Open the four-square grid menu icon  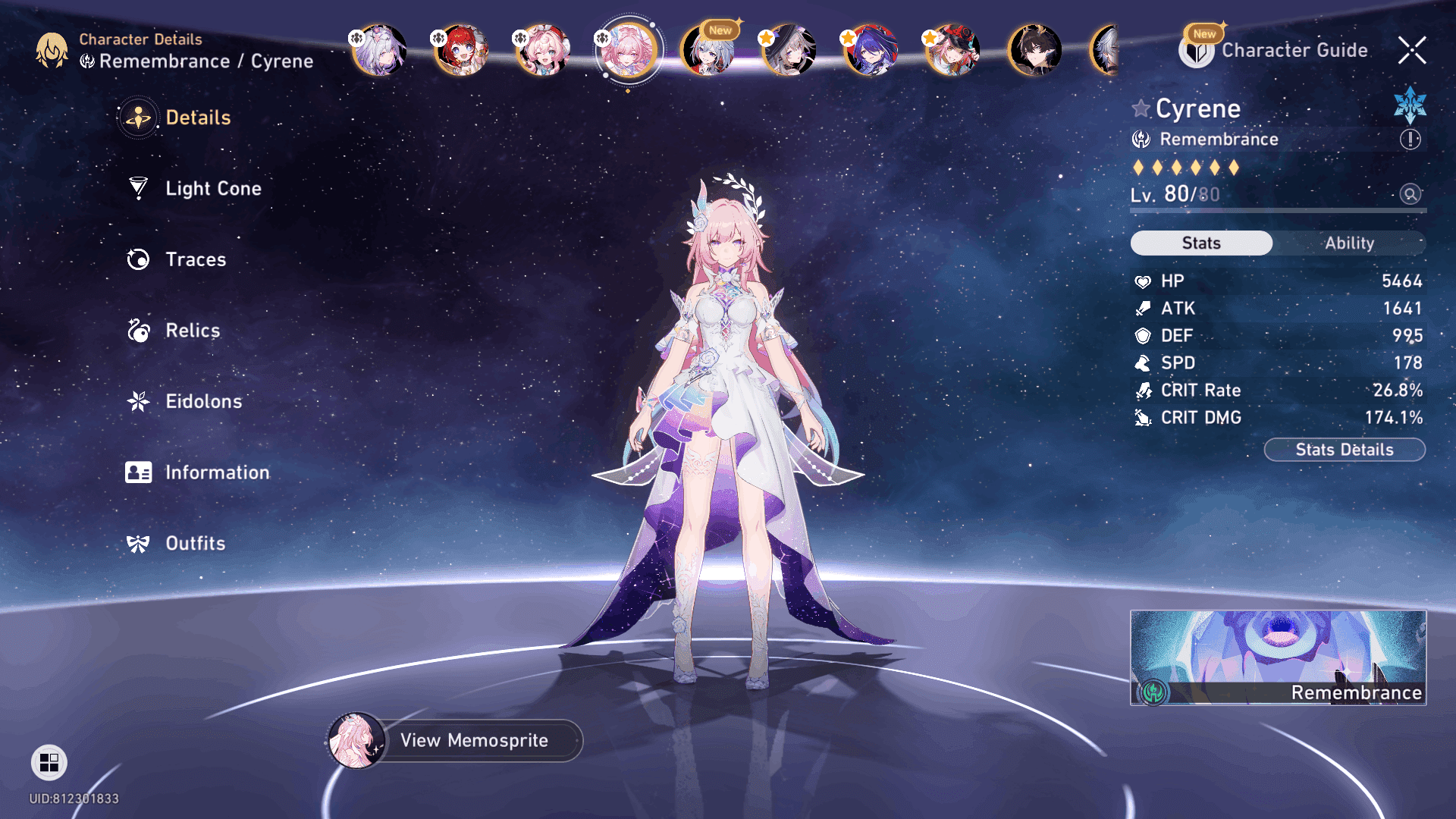click(49, 762)
